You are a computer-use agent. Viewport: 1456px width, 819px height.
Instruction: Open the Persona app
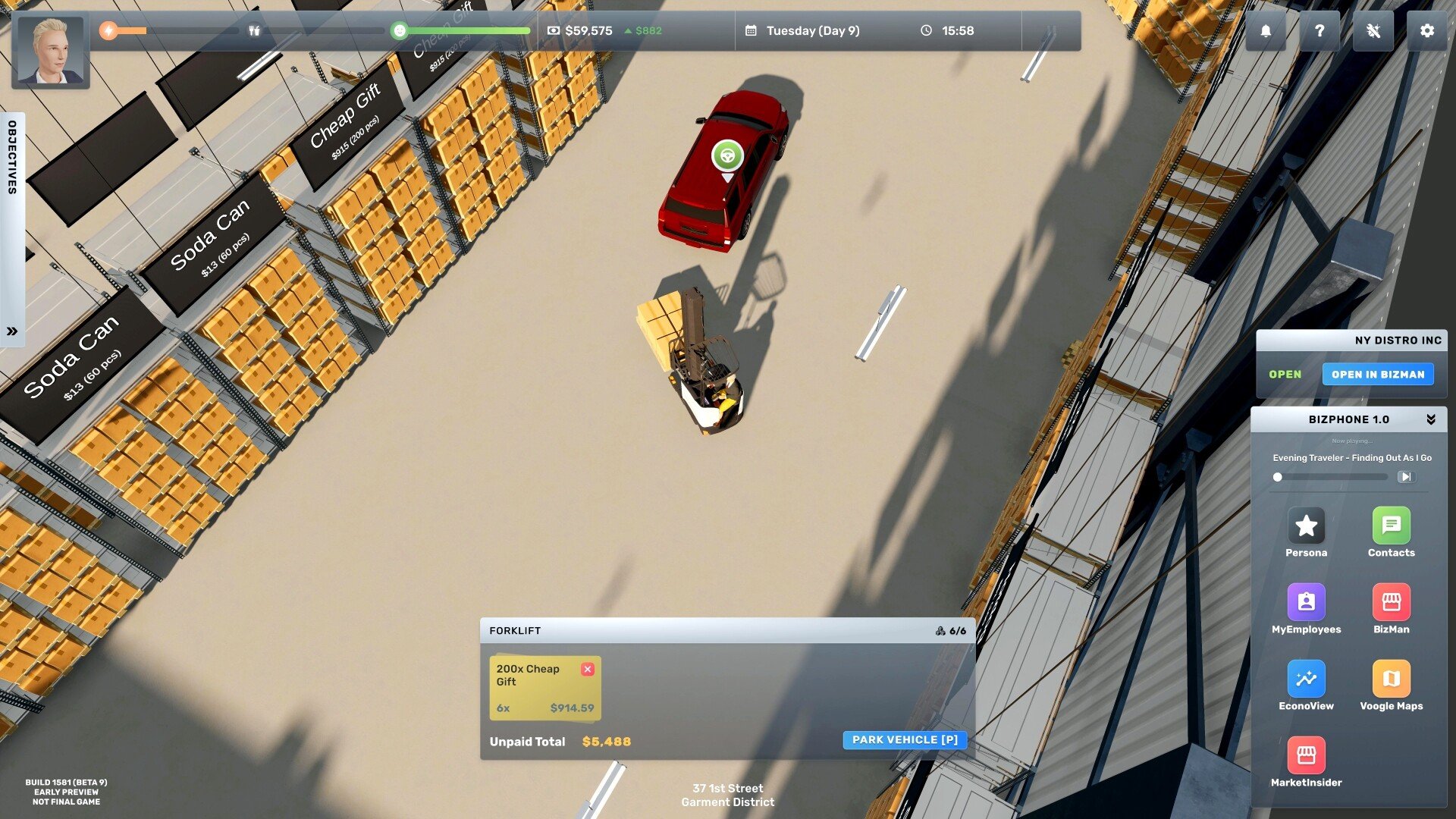click(1306, 526)
